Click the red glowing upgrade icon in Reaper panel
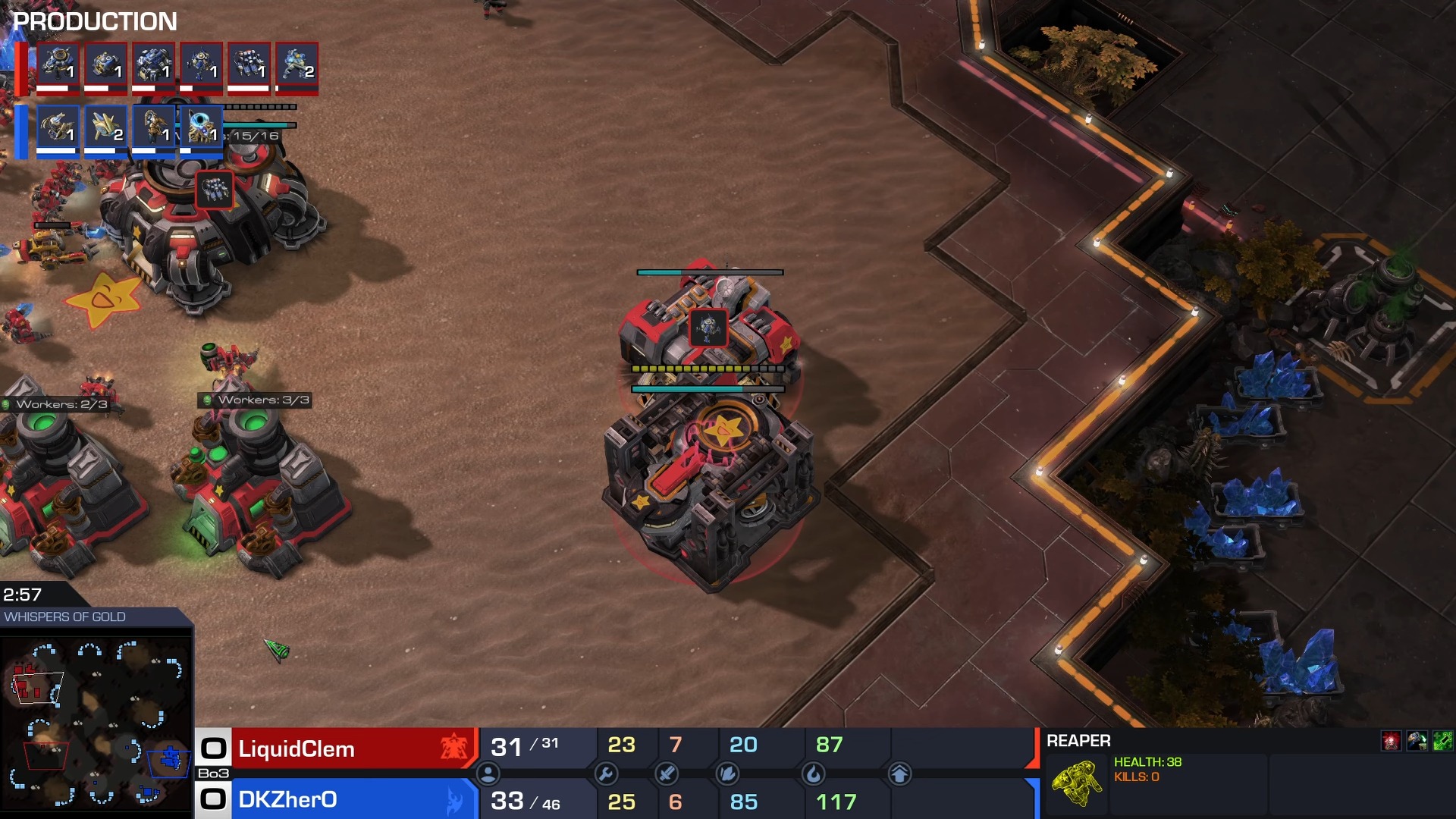Image resolution: width=1456 pixels, height=819 pixels. [x=1391, y=741]
